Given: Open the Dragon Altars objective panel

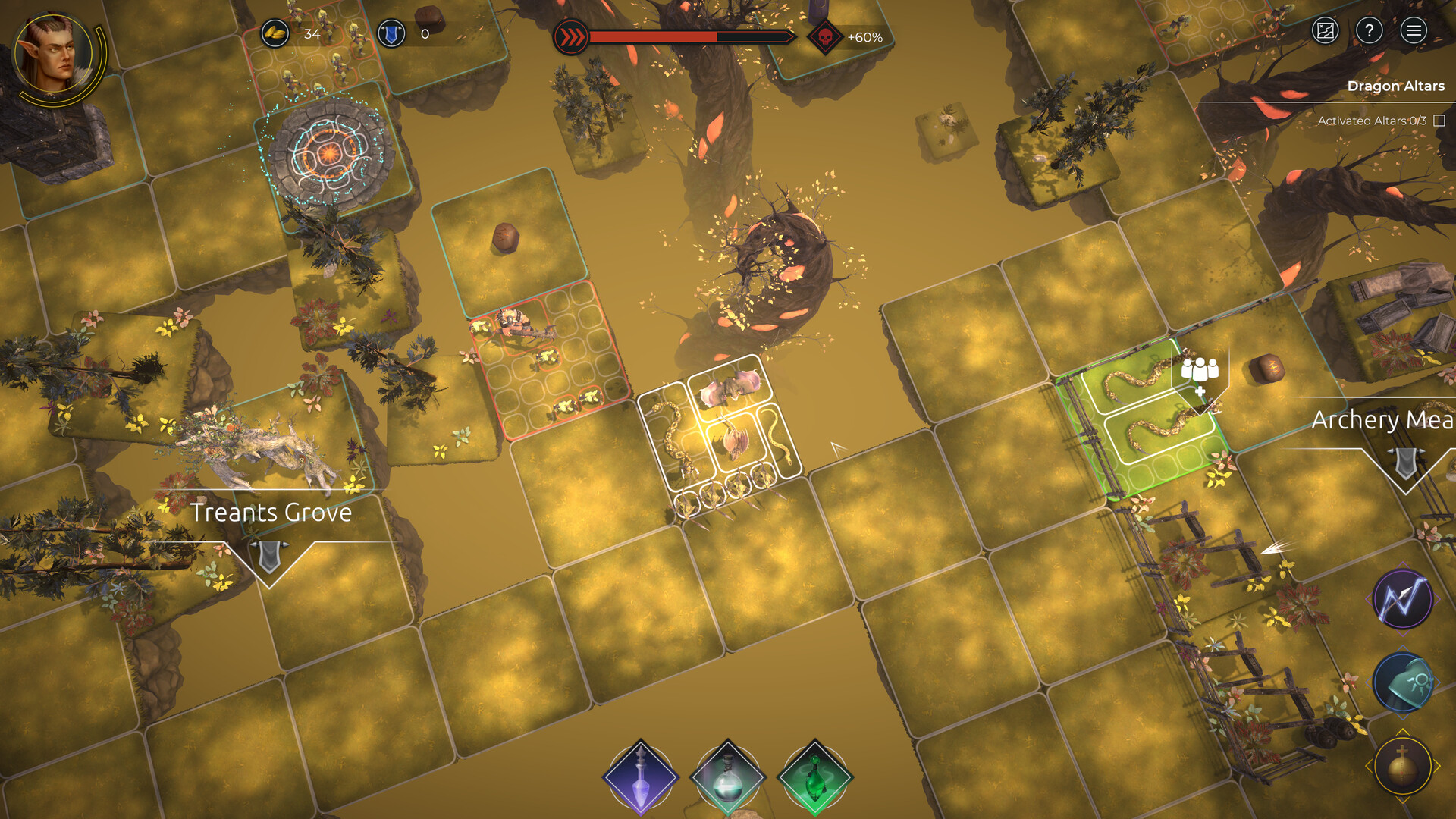Looking at the screenshot, I should pyautogui.click(x=1395, y=86).
